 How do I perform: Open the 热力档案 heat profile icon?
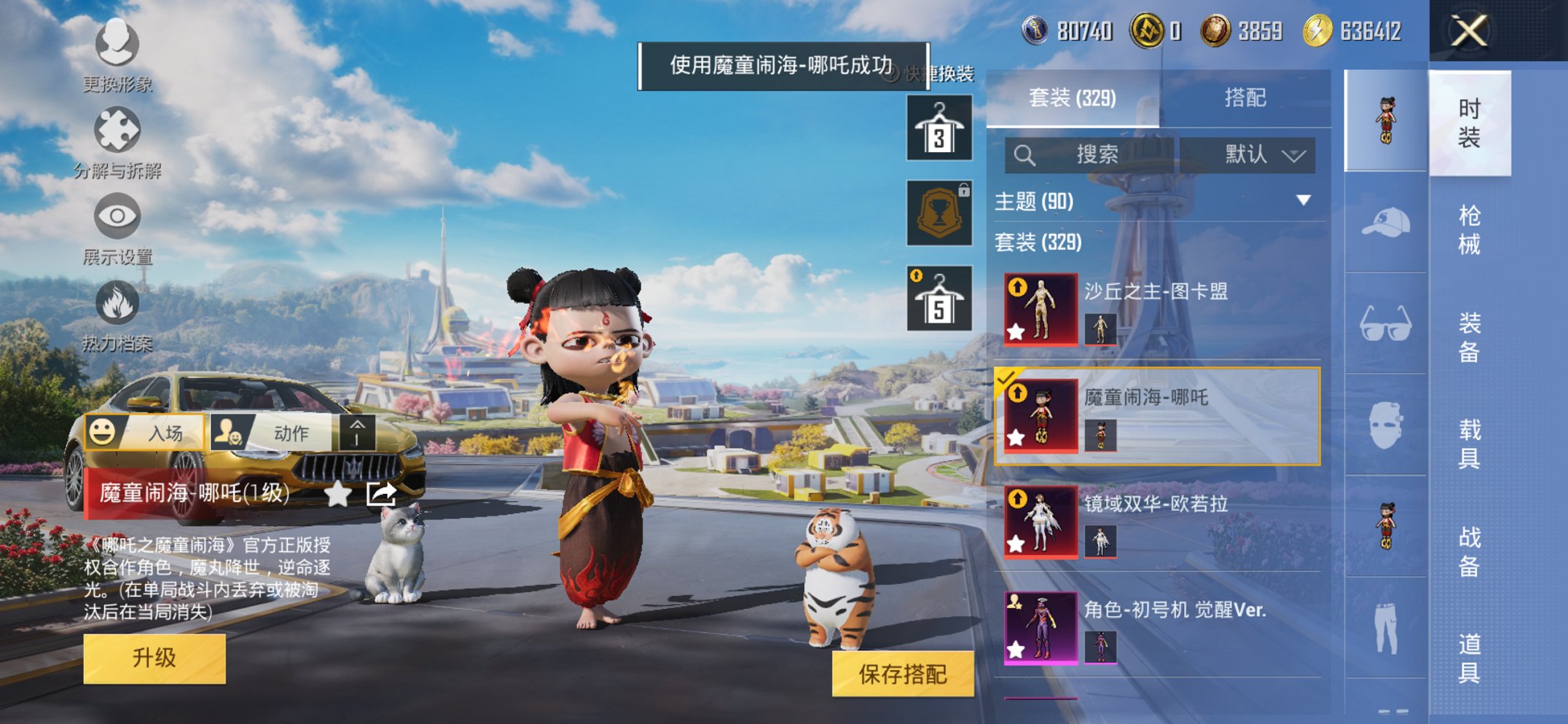117,302
